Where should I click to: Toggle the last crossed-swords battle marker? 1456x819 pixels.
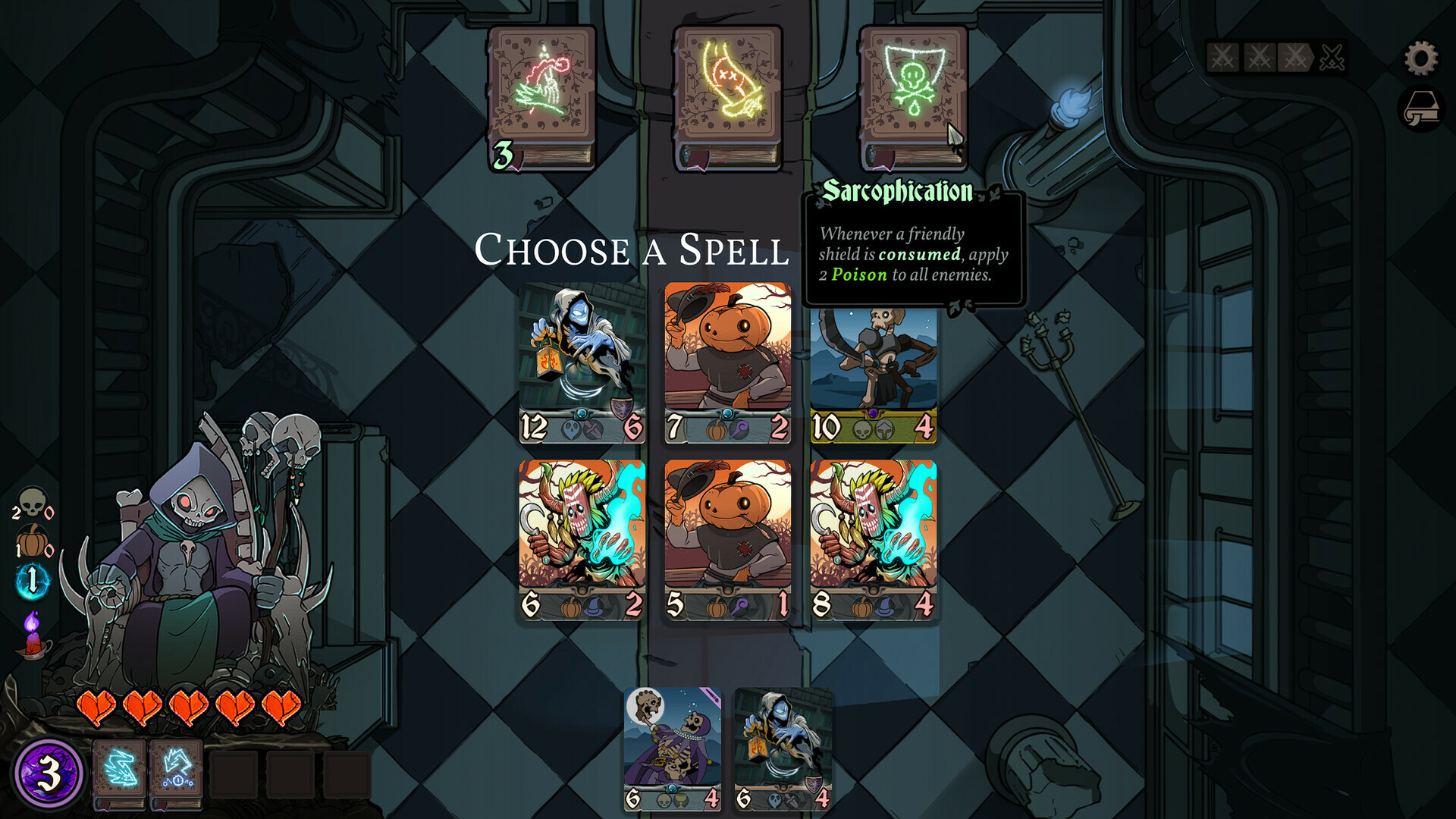click(1333, 57)
